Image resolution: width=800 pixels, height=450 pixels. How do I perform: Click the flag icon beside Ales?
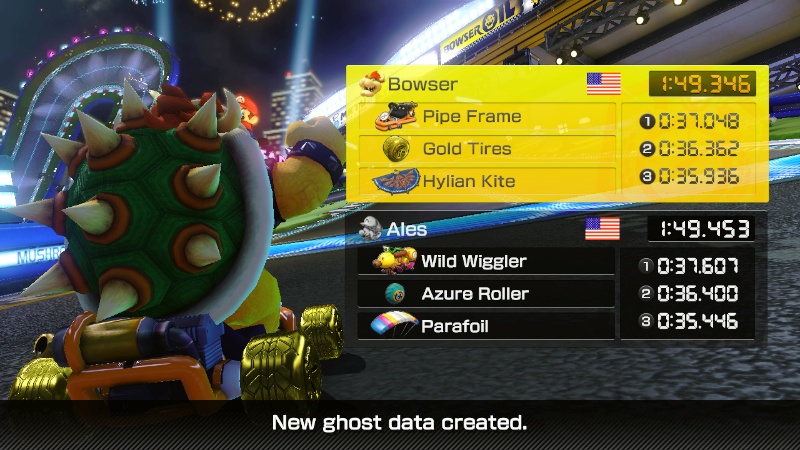click(602, 229)
